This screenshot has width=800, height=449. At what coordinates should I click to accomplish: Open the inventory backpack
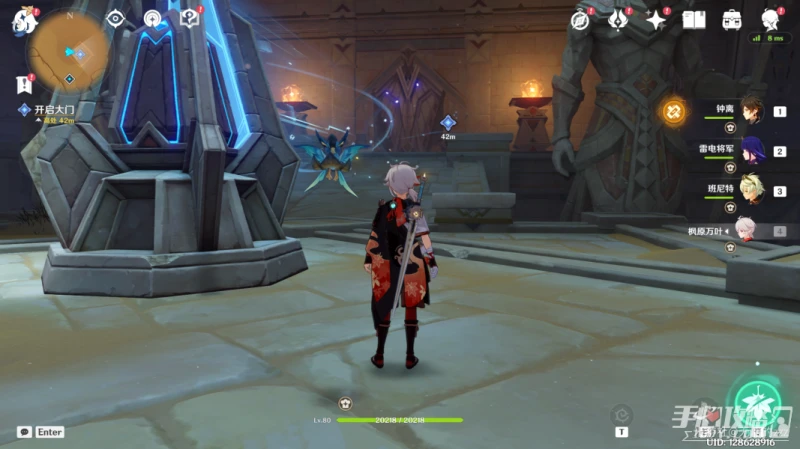pos(732,19)
